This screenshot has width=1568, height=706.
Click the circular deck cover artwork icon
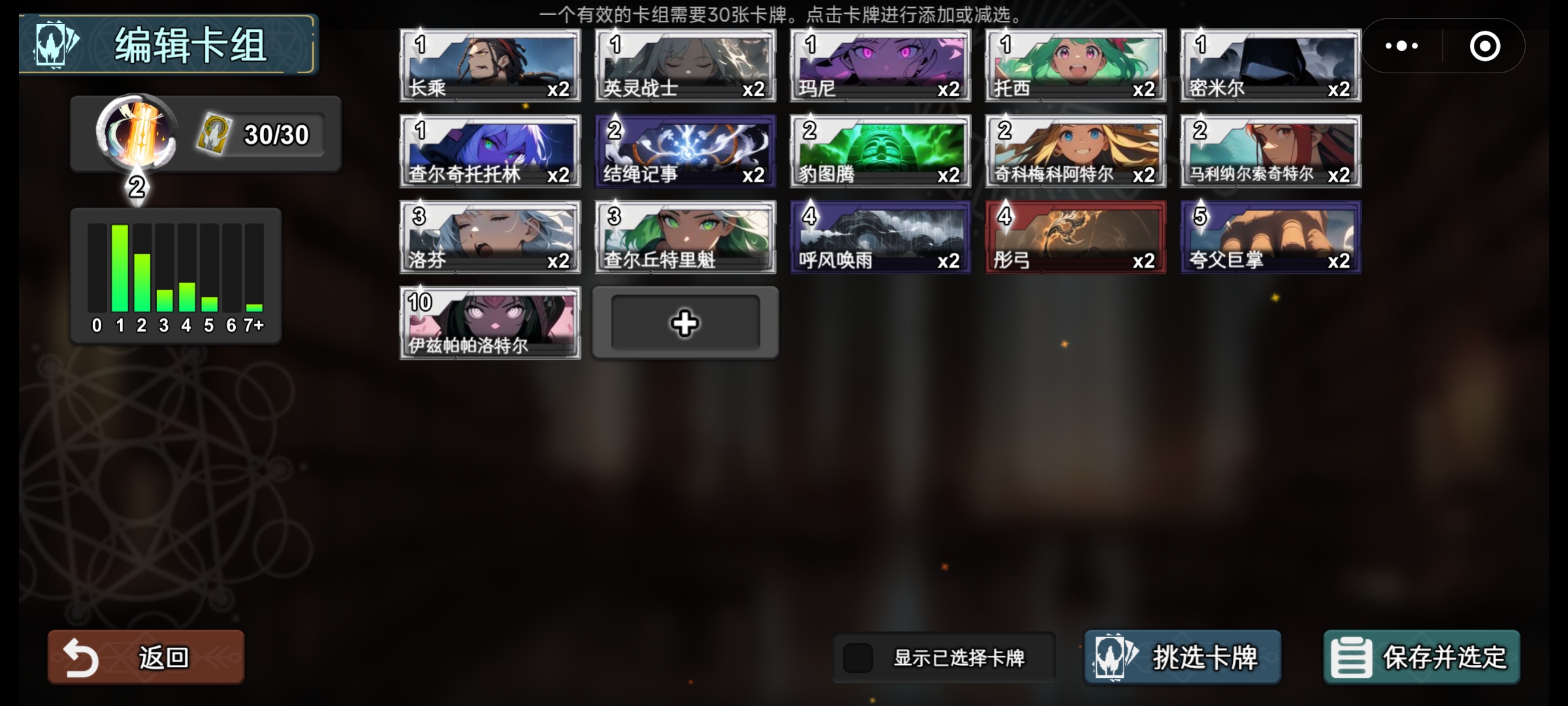click(136, 135)
